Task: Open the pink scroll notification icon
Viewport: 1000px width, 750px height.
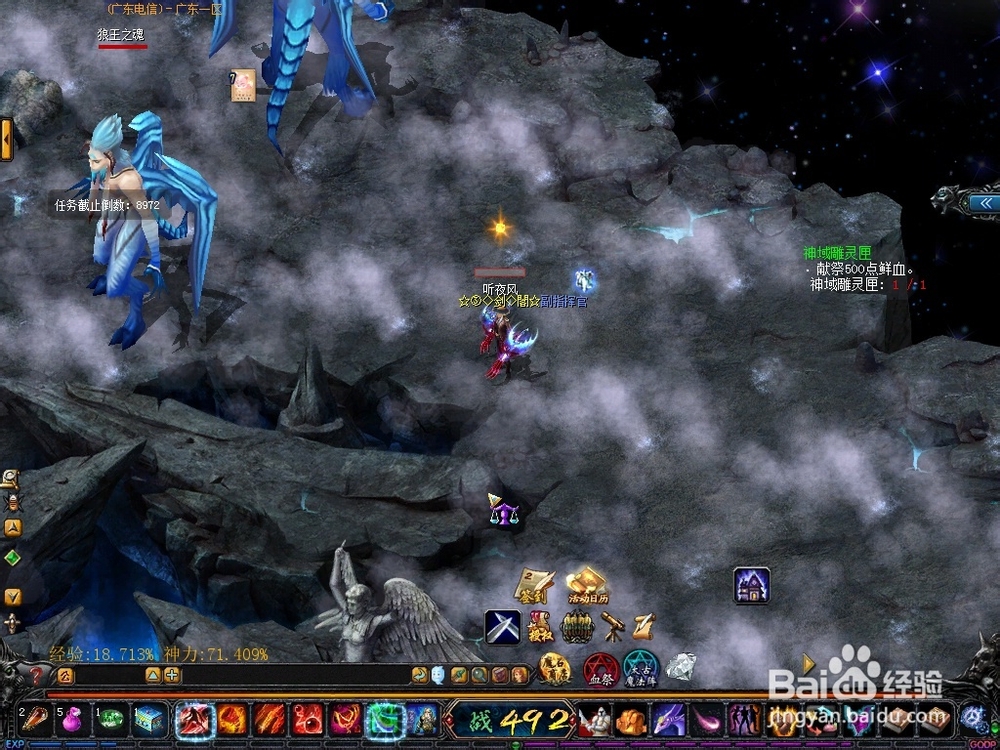Action: pos(243,83)
